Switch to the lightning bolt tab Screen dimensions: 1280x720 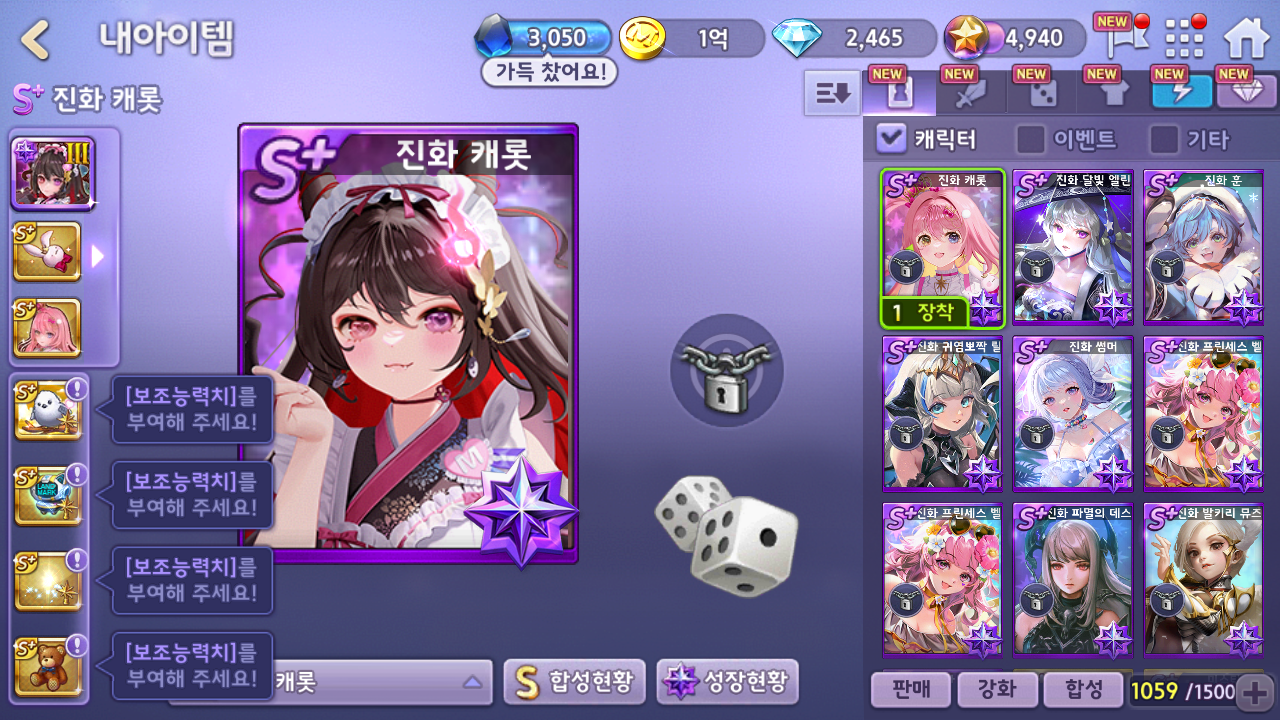click(x=1182, y=92)
